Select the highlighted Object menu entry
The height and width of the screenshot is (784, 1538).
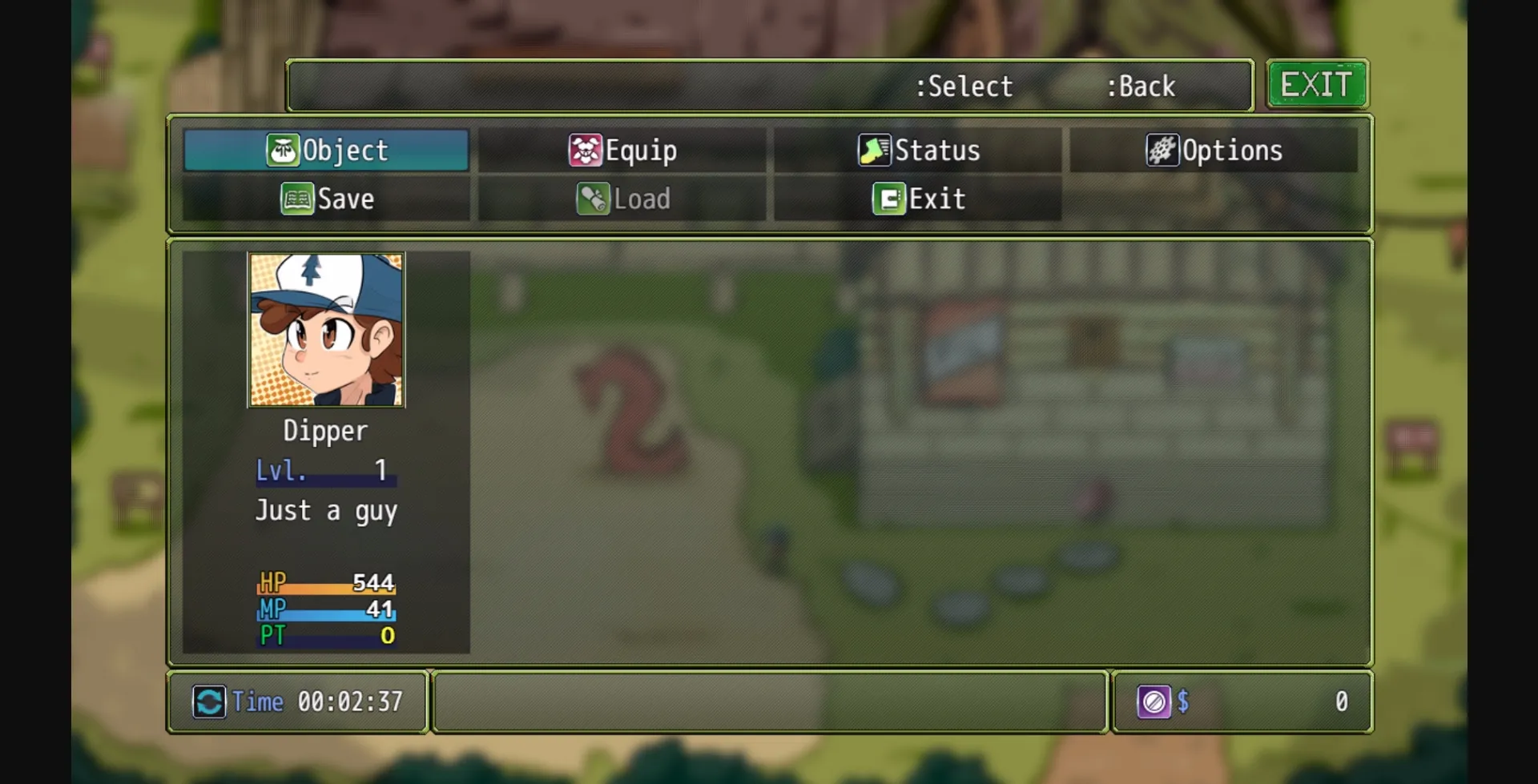[x=325, y=150]
